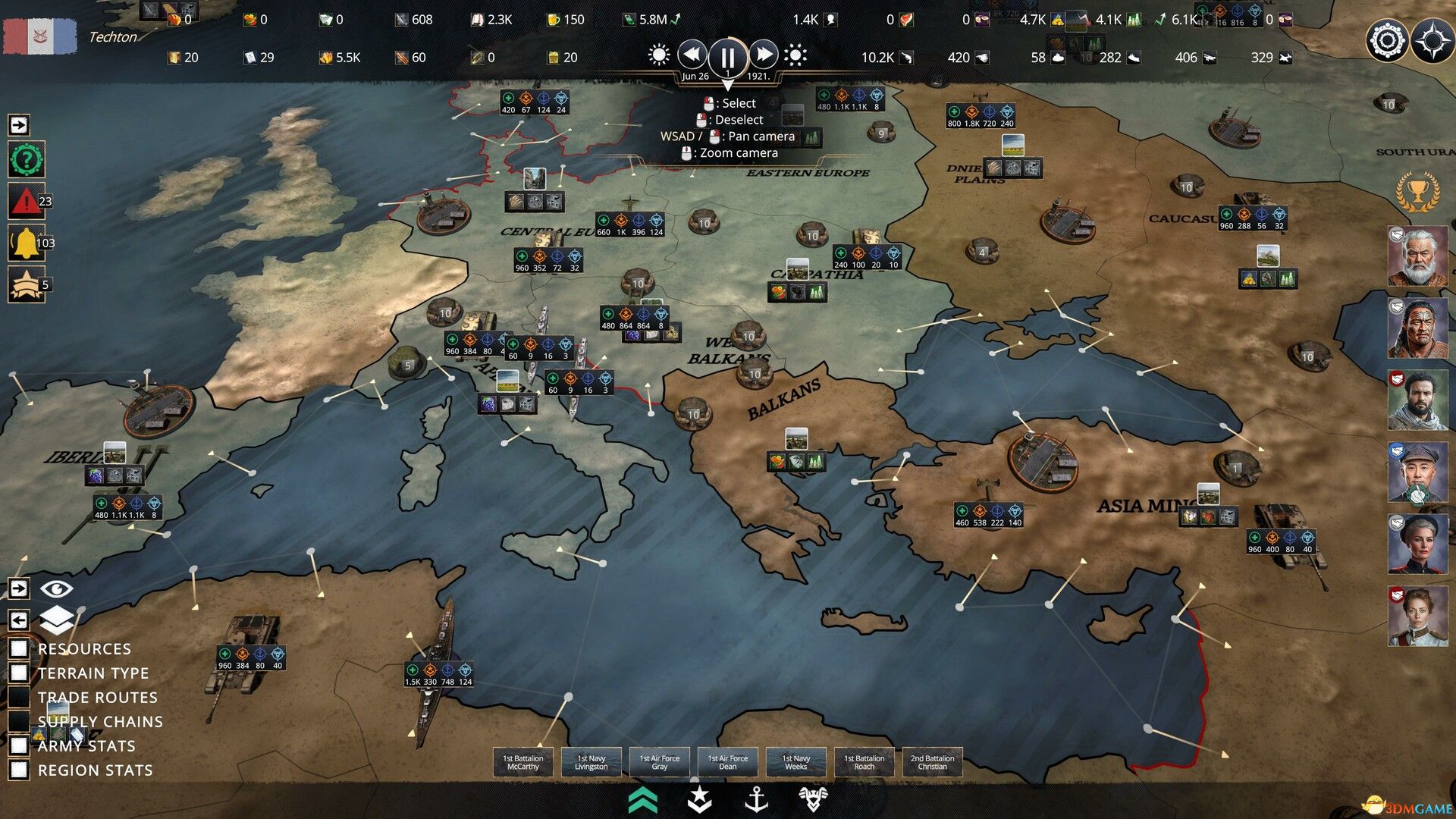Image resolution: width=1456 pixels, height=819 pixels.
Task: Click the compass navigation icon
Action: tap(1432, 42)
